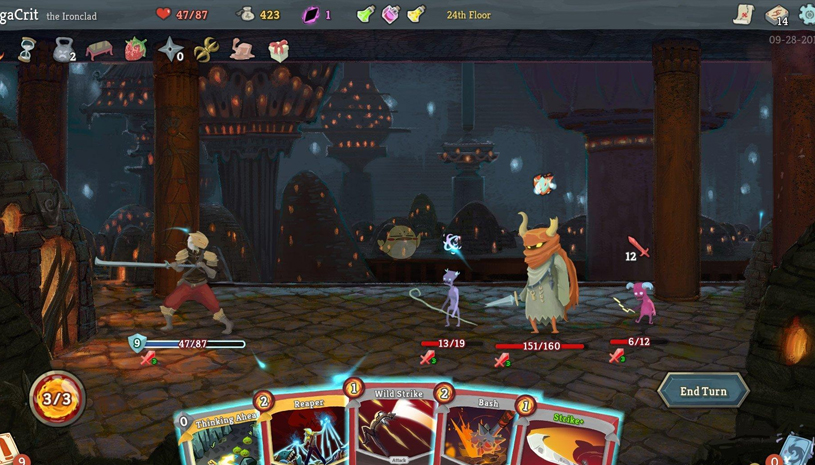Viewport: 815px width, 465px height.
Task: End the current turn
Action: click(x=703, y=390)
